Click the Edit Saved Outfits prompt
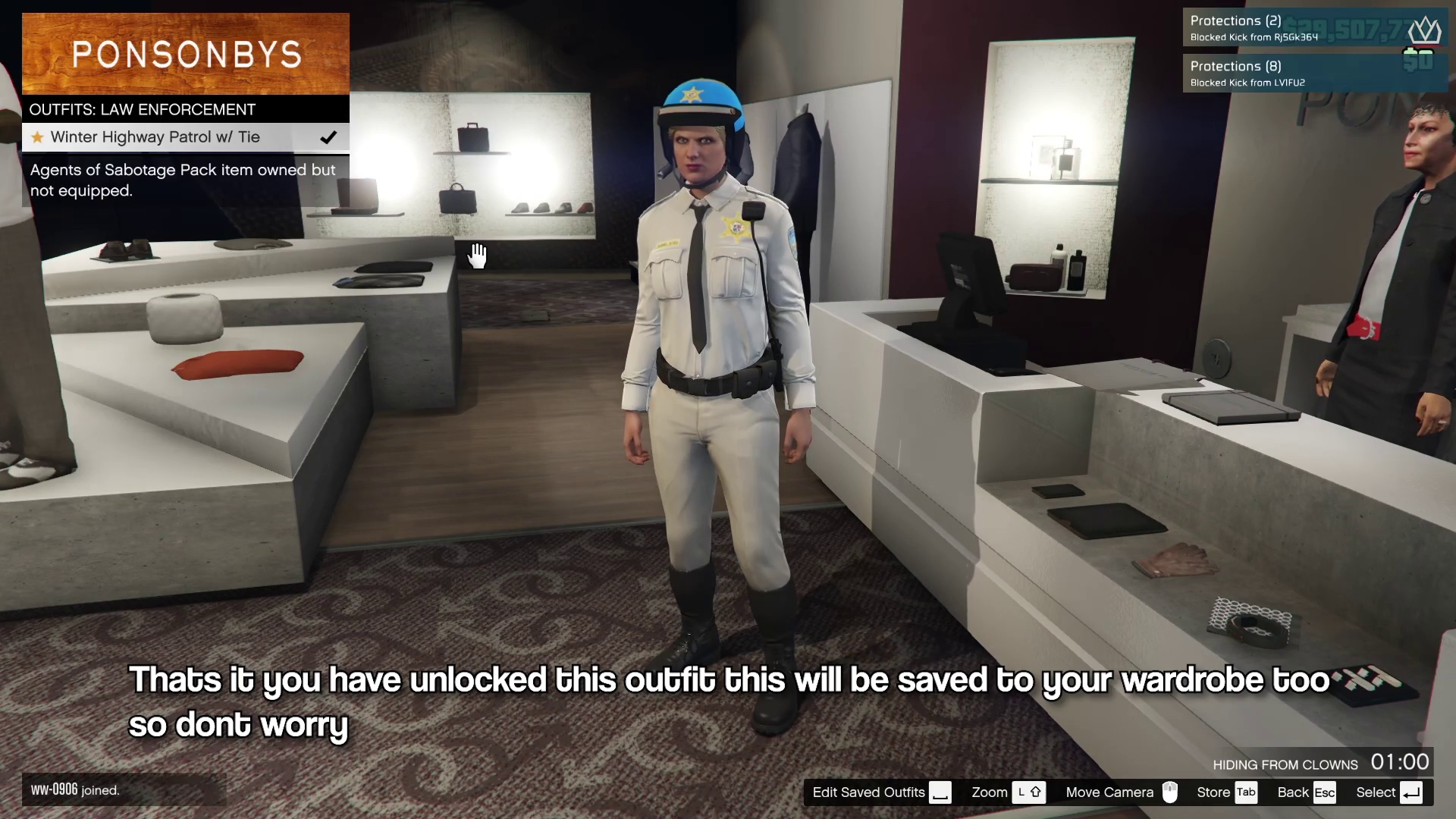 coord(880,792)
